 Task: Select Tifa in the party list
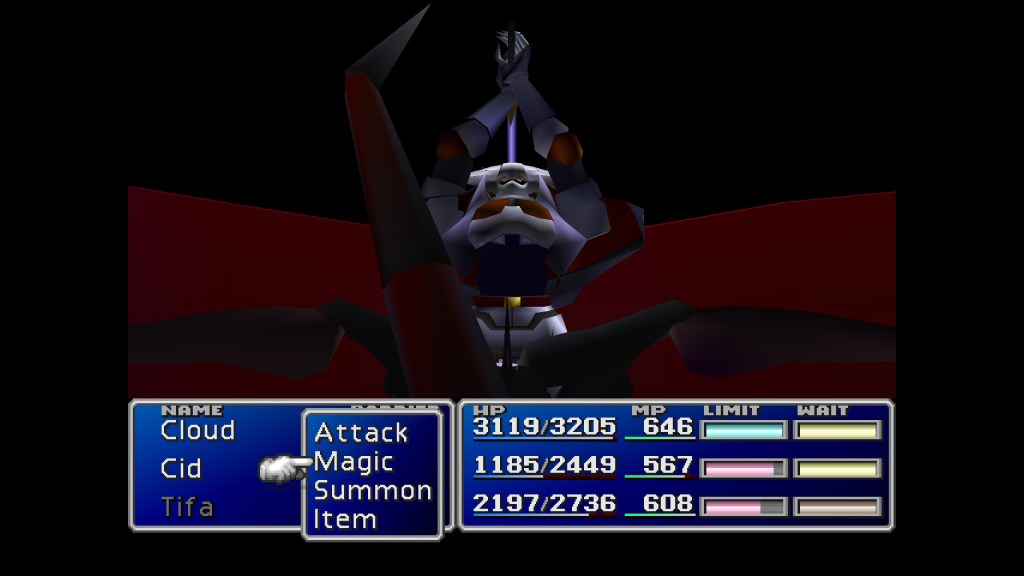point(187,507)
